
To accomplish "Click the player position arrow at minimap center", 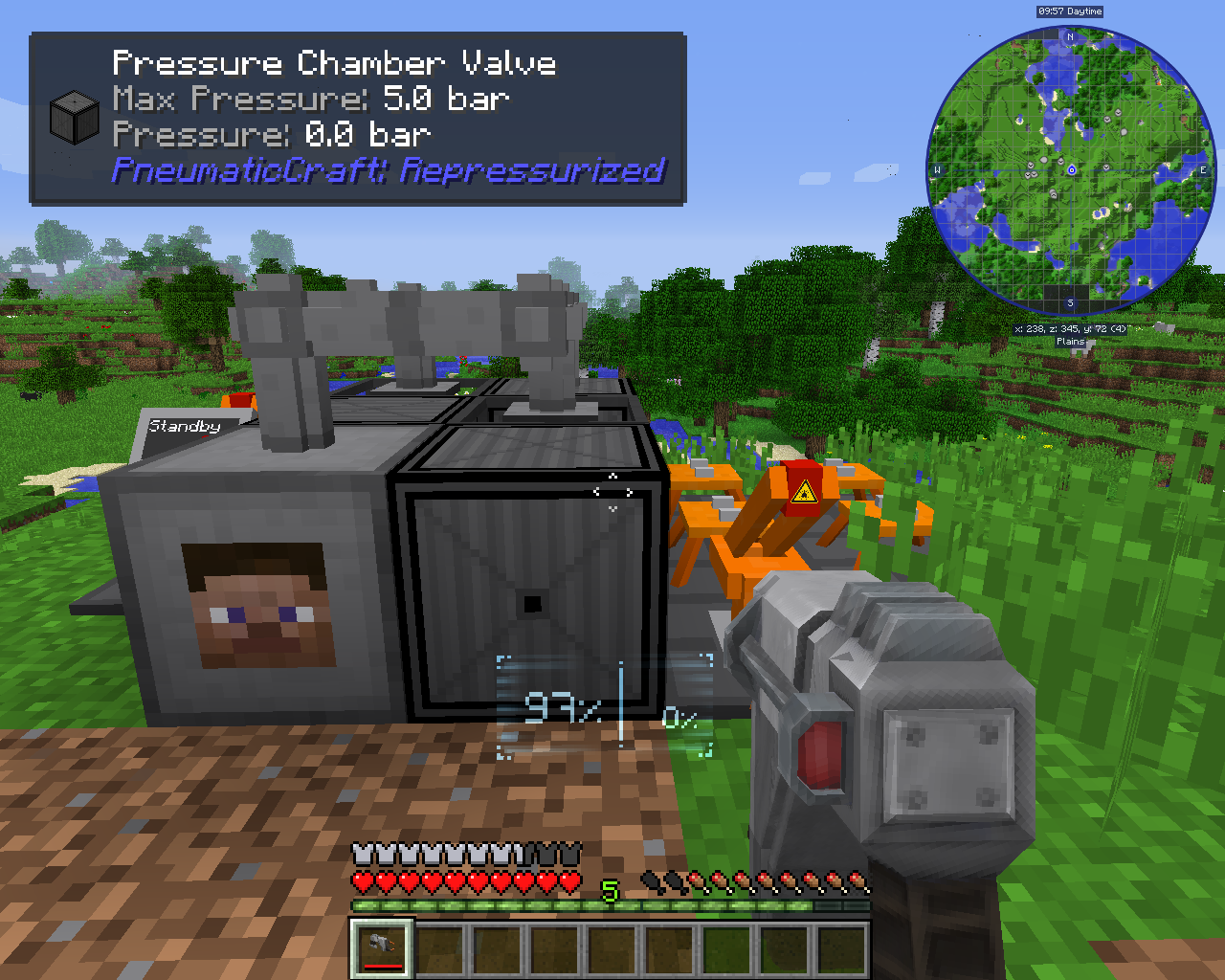I will click(x=1071, y=169).
